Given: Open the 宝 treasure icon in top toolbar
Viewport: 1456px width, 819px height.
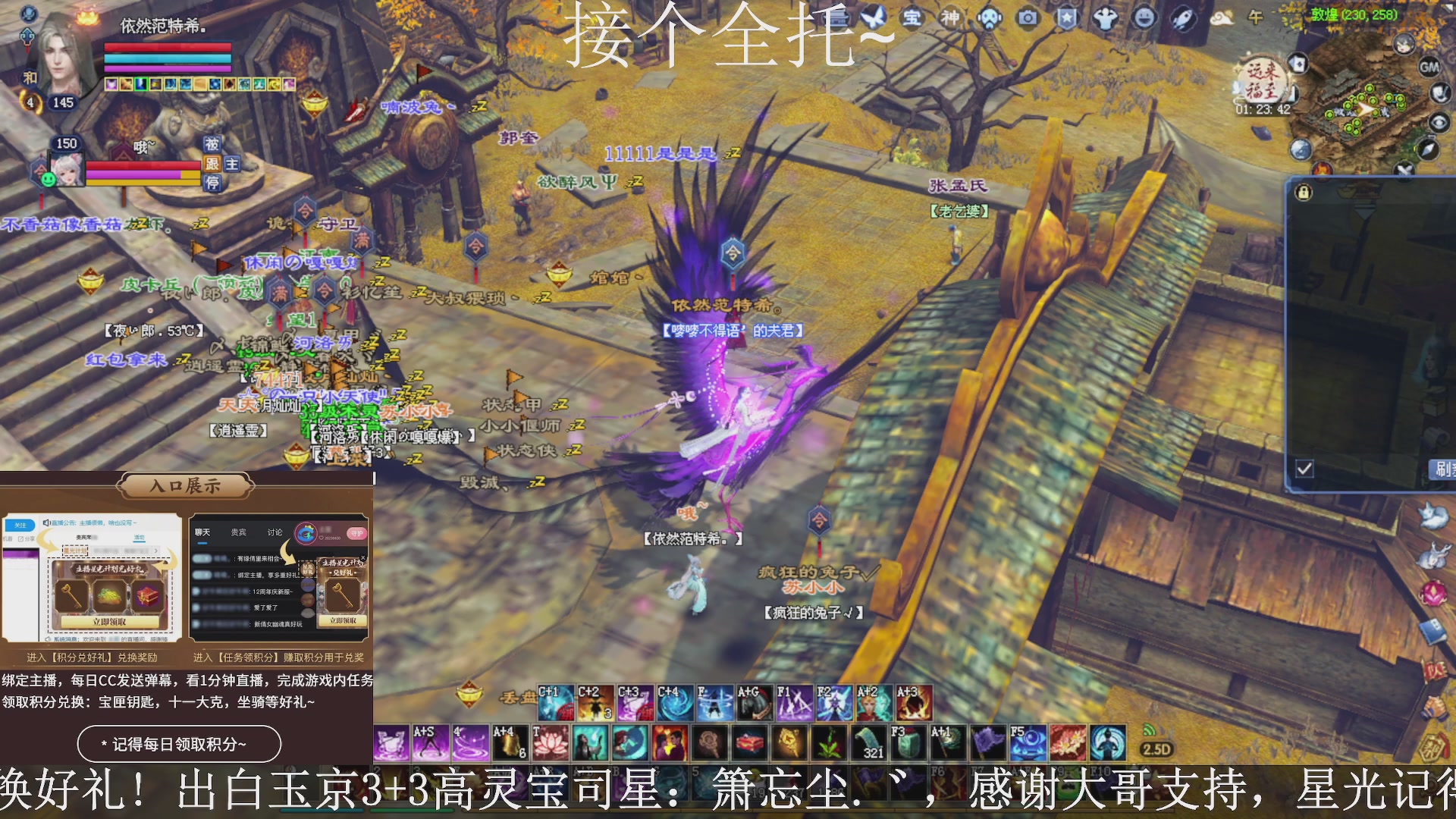Looking at the screenshot, I should point(912,19).
